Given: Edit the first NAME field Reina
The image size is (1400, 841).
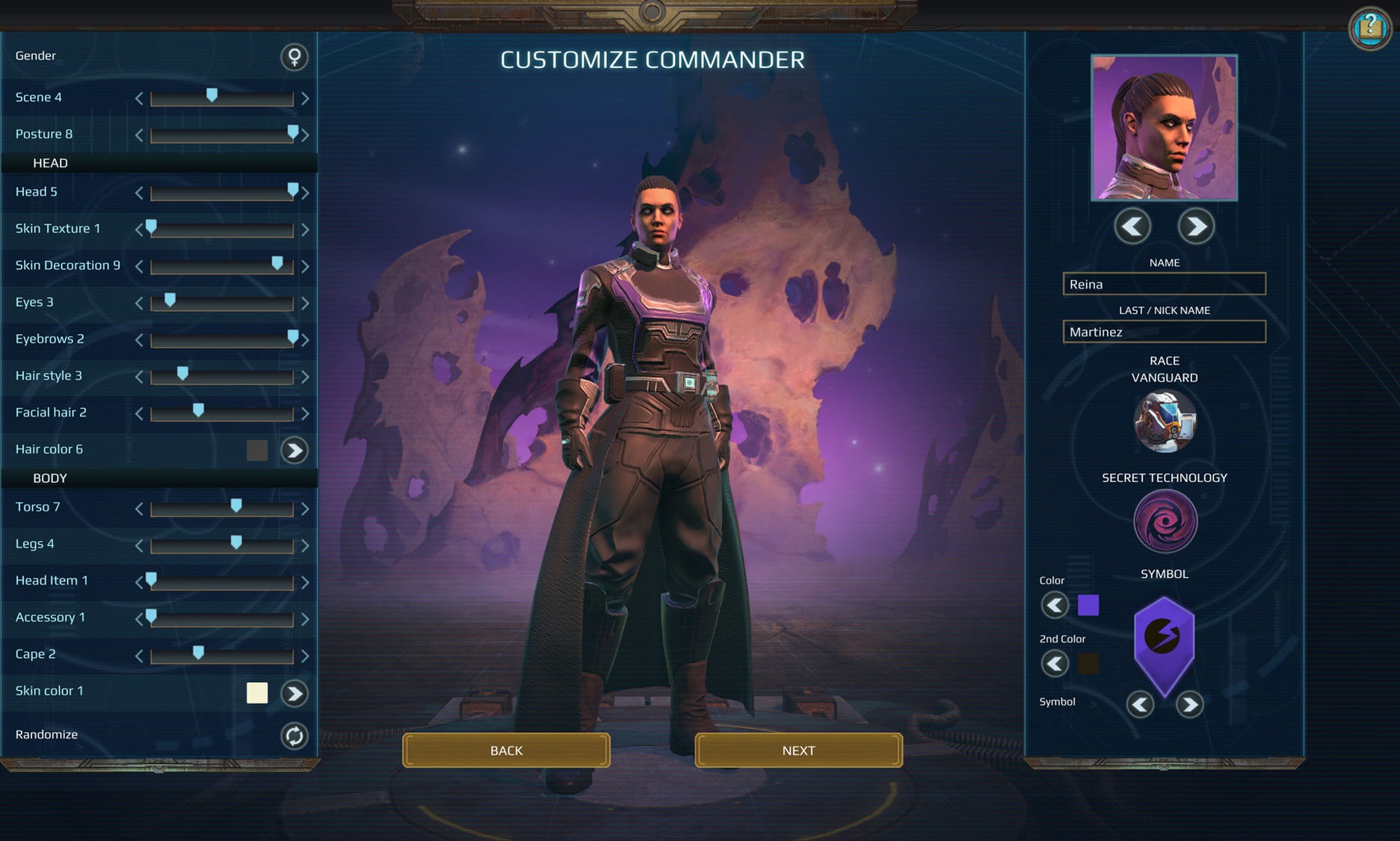Looking at the screenshot, I should coord(1164,284).
